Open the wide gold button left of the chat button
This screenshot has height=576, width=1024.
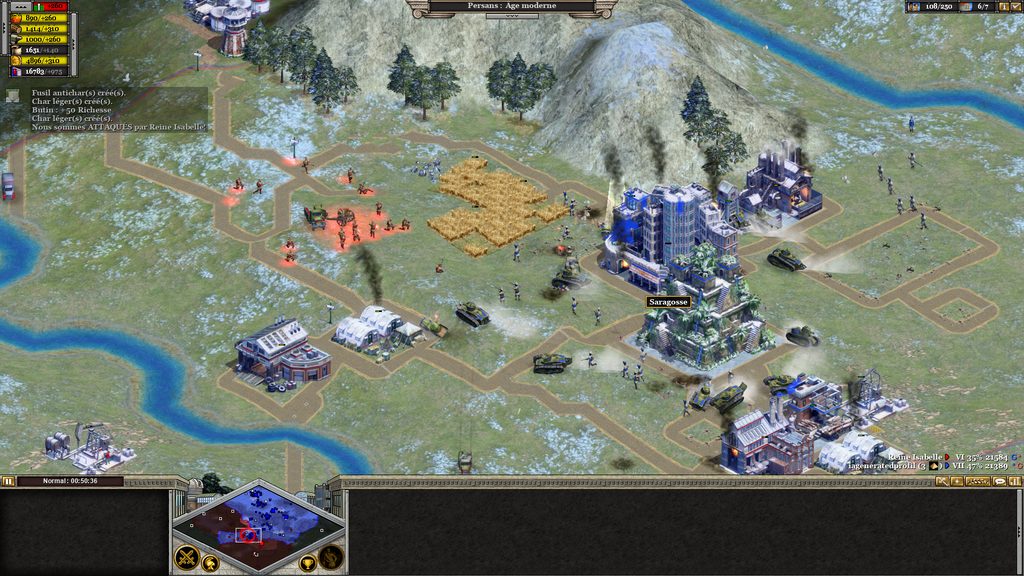click(x=977, y=481)
